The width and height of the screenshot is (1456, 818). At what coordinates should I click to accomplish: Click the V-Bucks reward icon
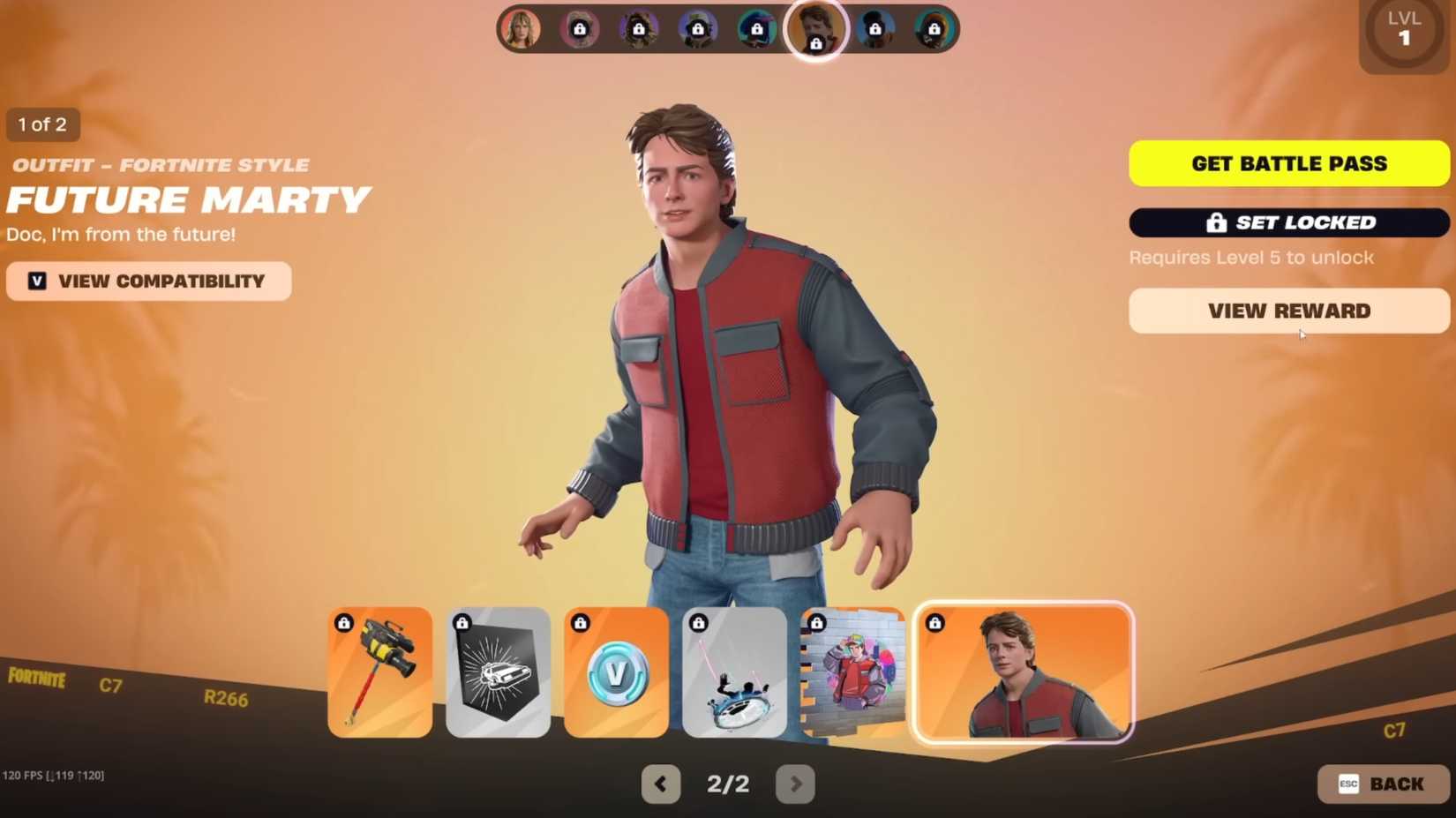pos(615,672)
